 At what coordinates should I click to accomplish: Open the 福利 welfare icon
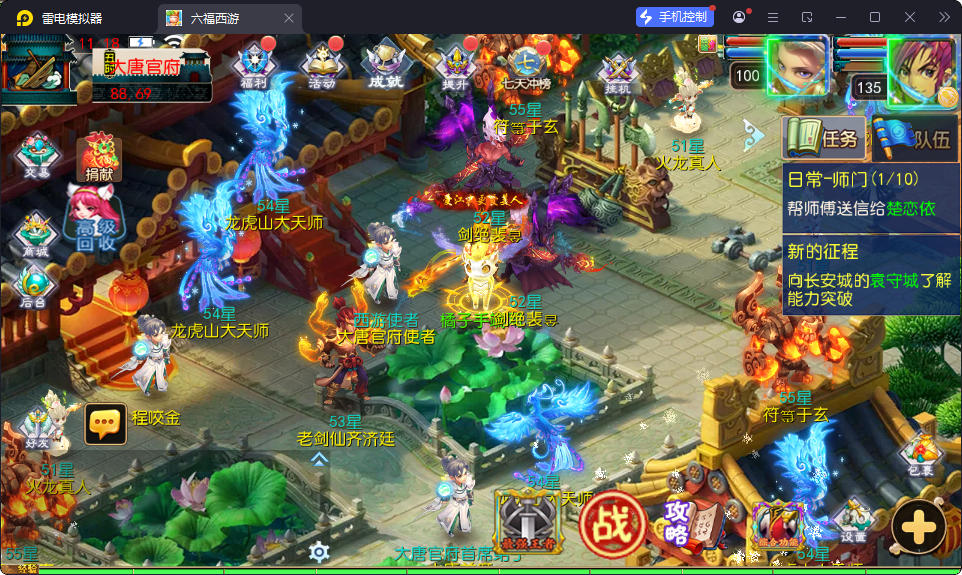pyautogui.click(x=254, y=66)
